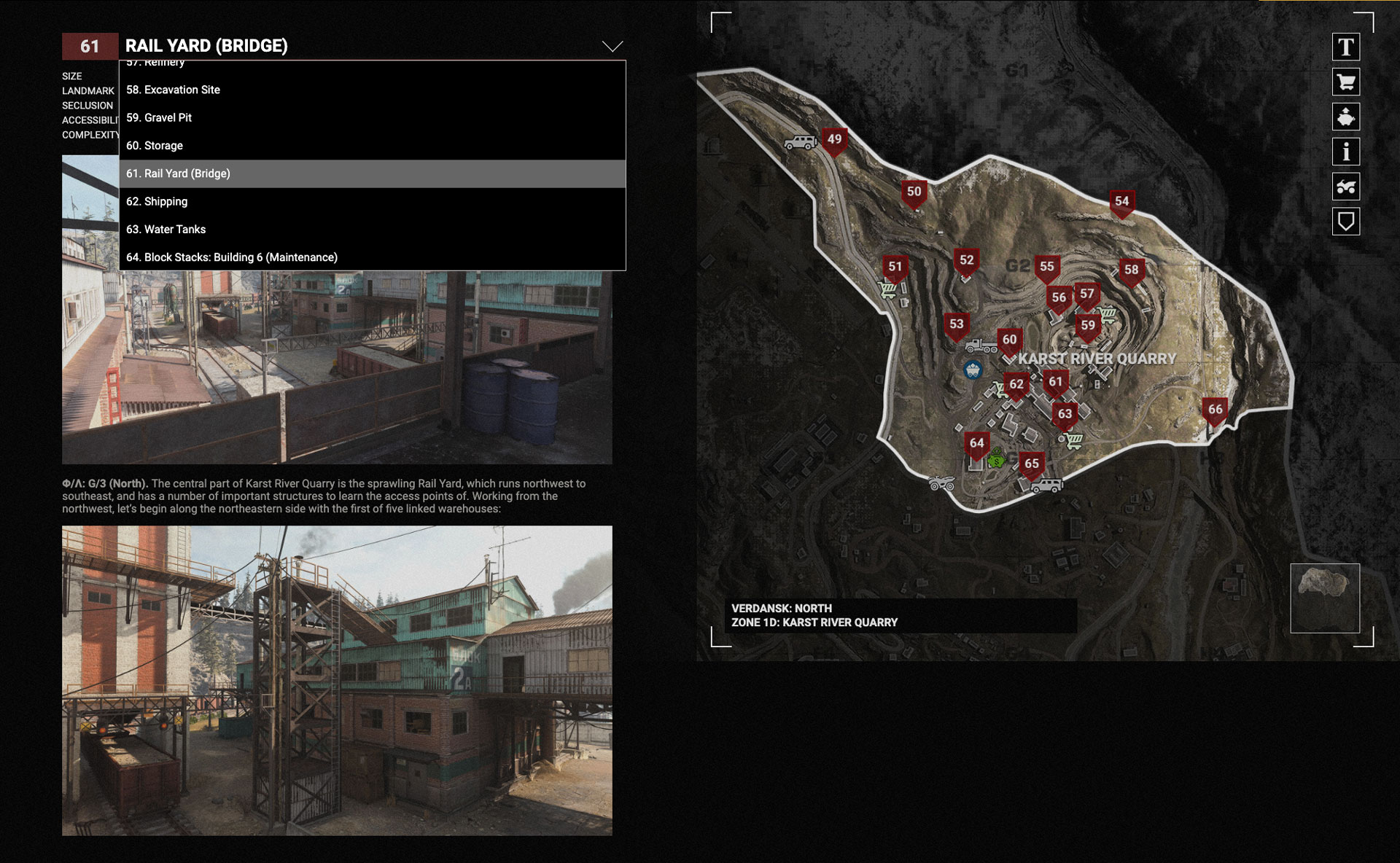Choose 58. Excavation Site from the list

[x=174, y=90]
